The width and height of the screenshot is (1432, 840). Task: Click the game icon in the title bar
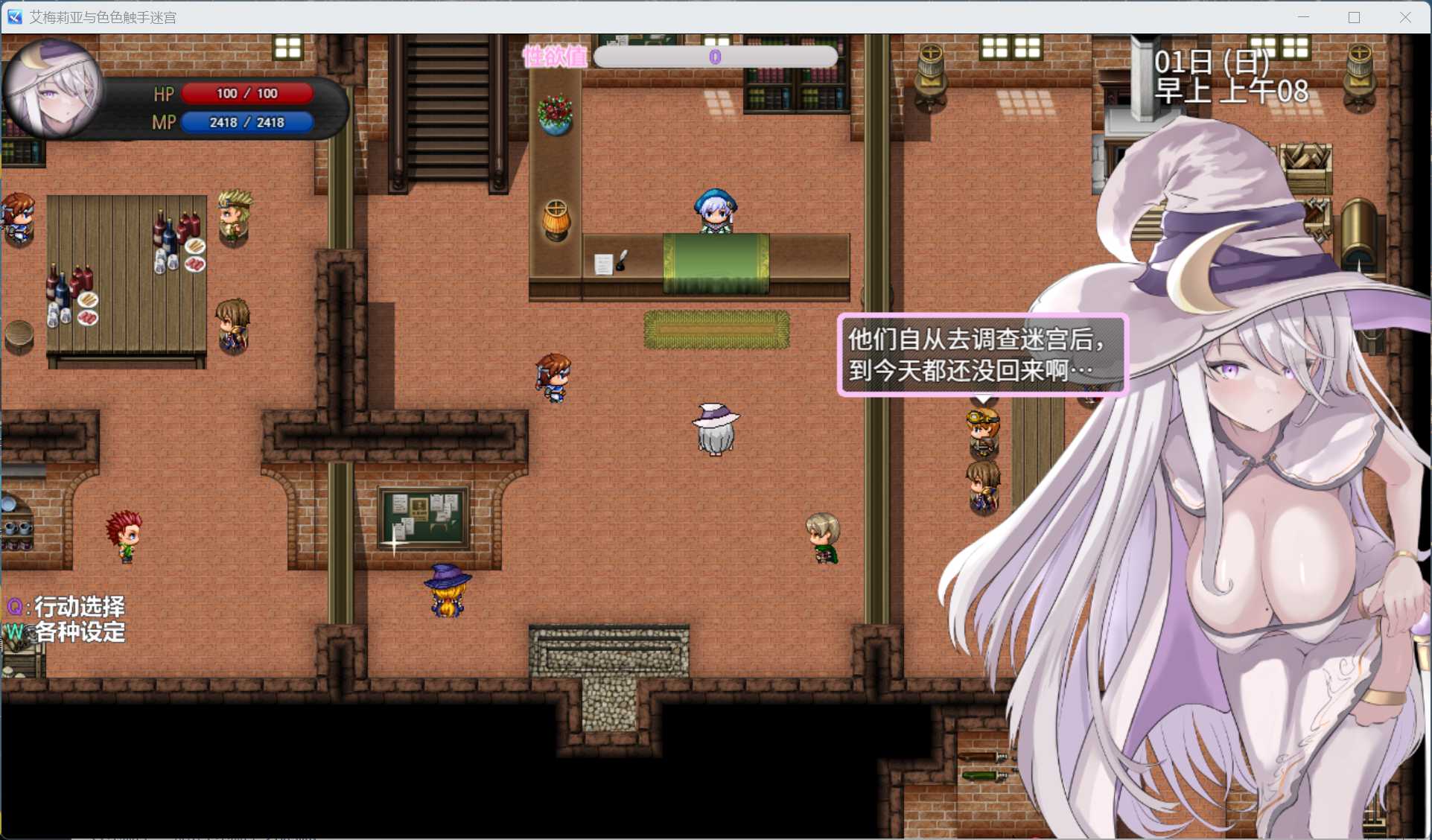[x=14, y=16]
